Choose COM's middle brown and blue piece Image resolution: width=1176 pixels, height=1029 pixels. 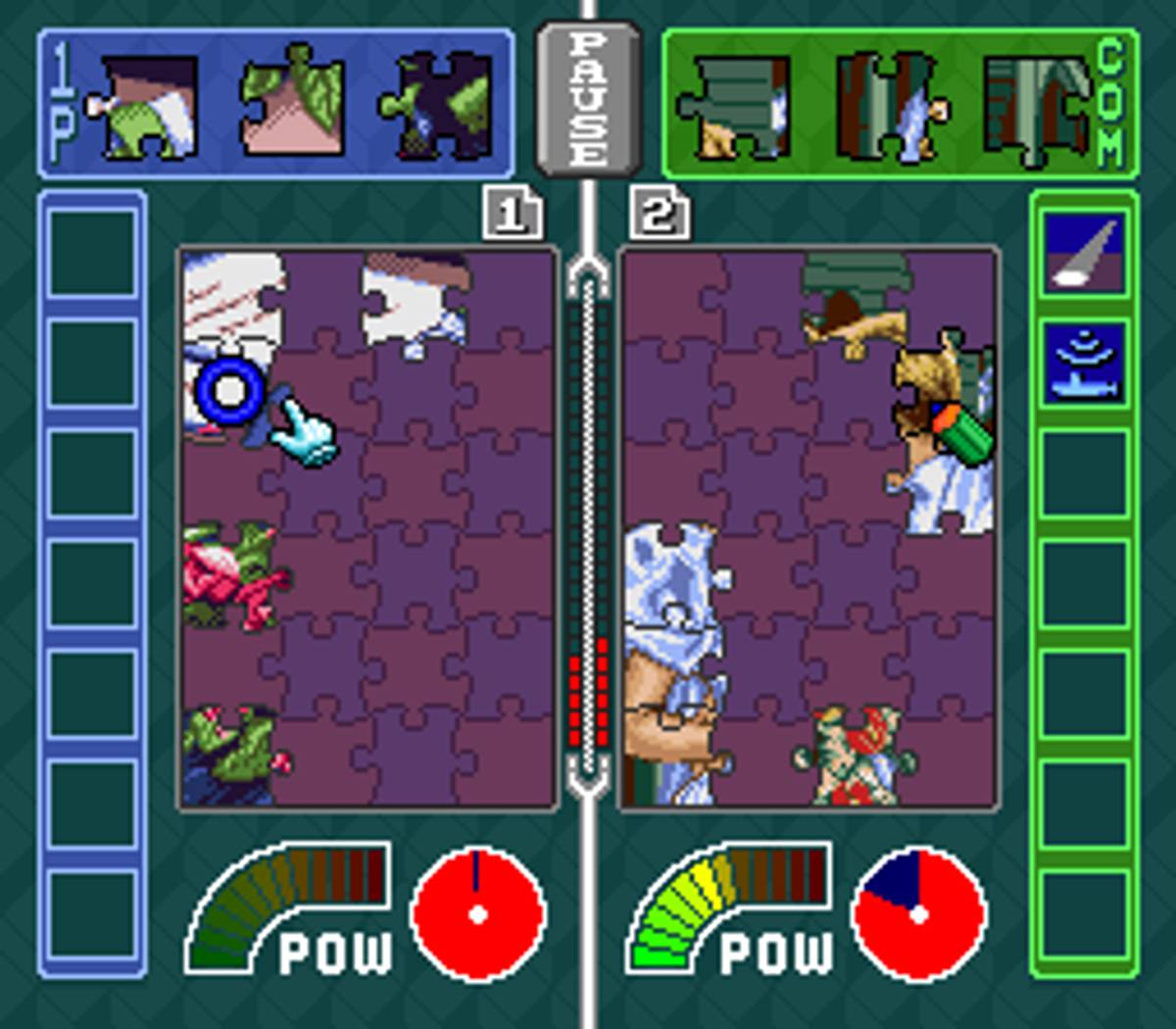(889, 106)
